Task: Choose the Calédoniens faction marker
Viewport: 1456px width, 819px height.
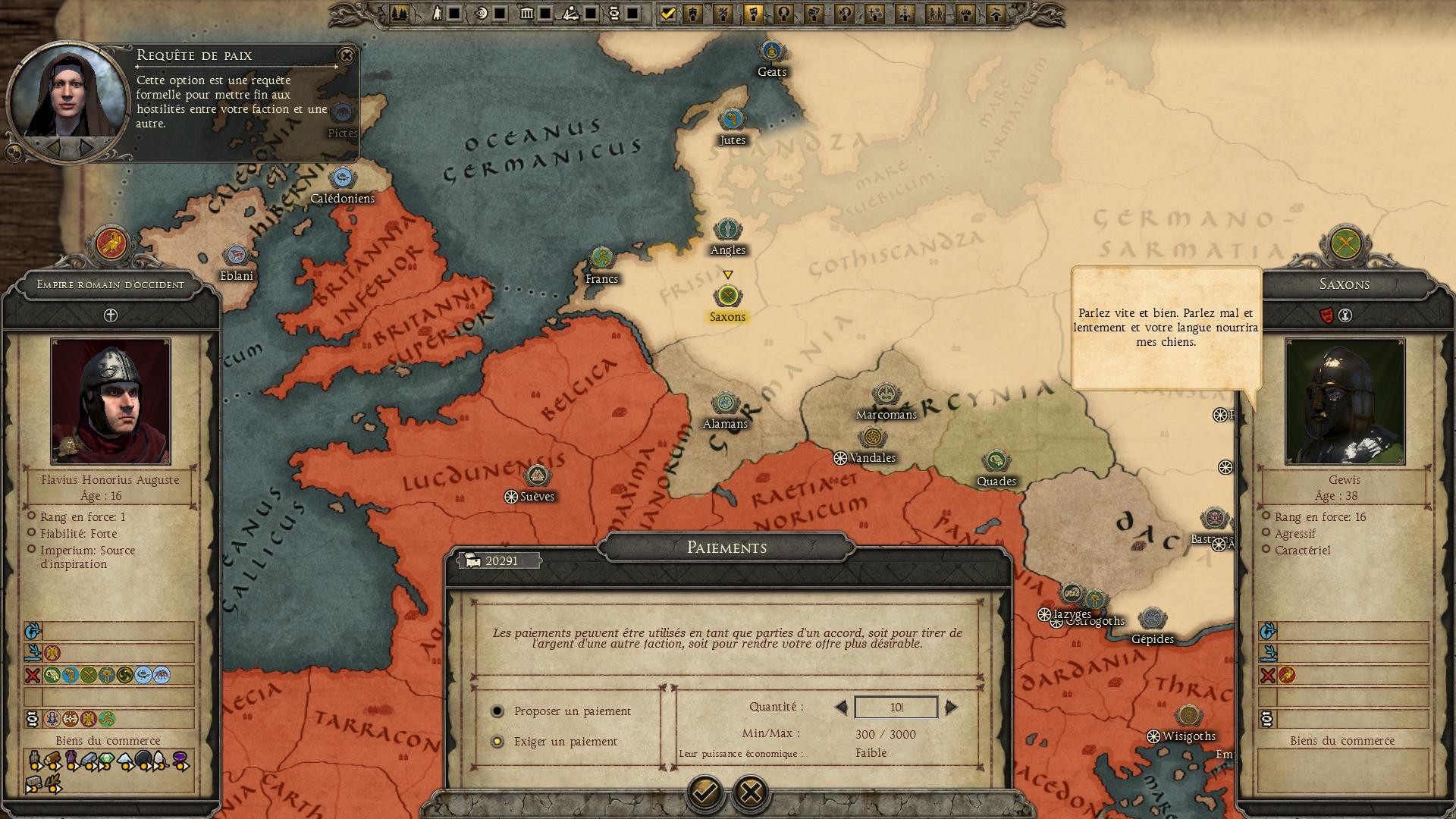Action: point(343,178)
